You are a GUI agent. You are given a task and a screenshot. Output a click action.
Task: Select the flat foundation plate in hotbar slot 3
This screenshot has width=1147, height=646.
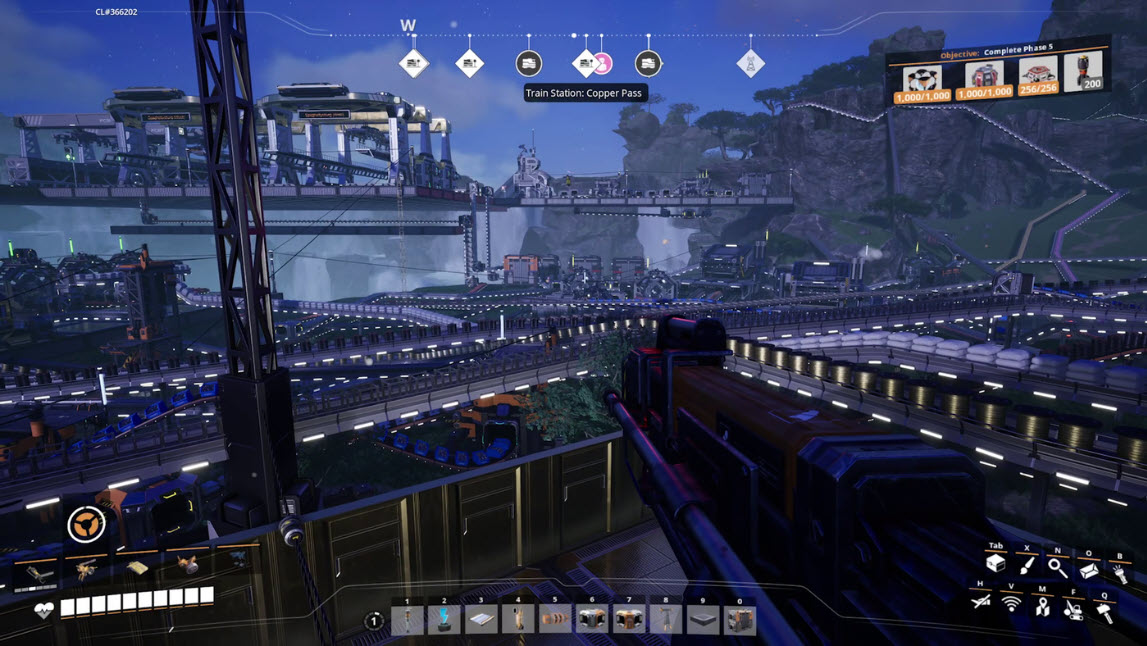(x=481, y=621)
